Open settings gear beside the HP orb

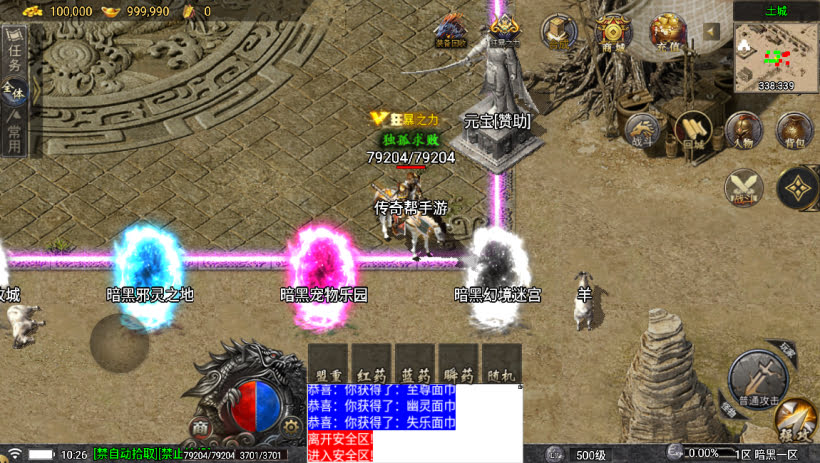pos(291,425)
